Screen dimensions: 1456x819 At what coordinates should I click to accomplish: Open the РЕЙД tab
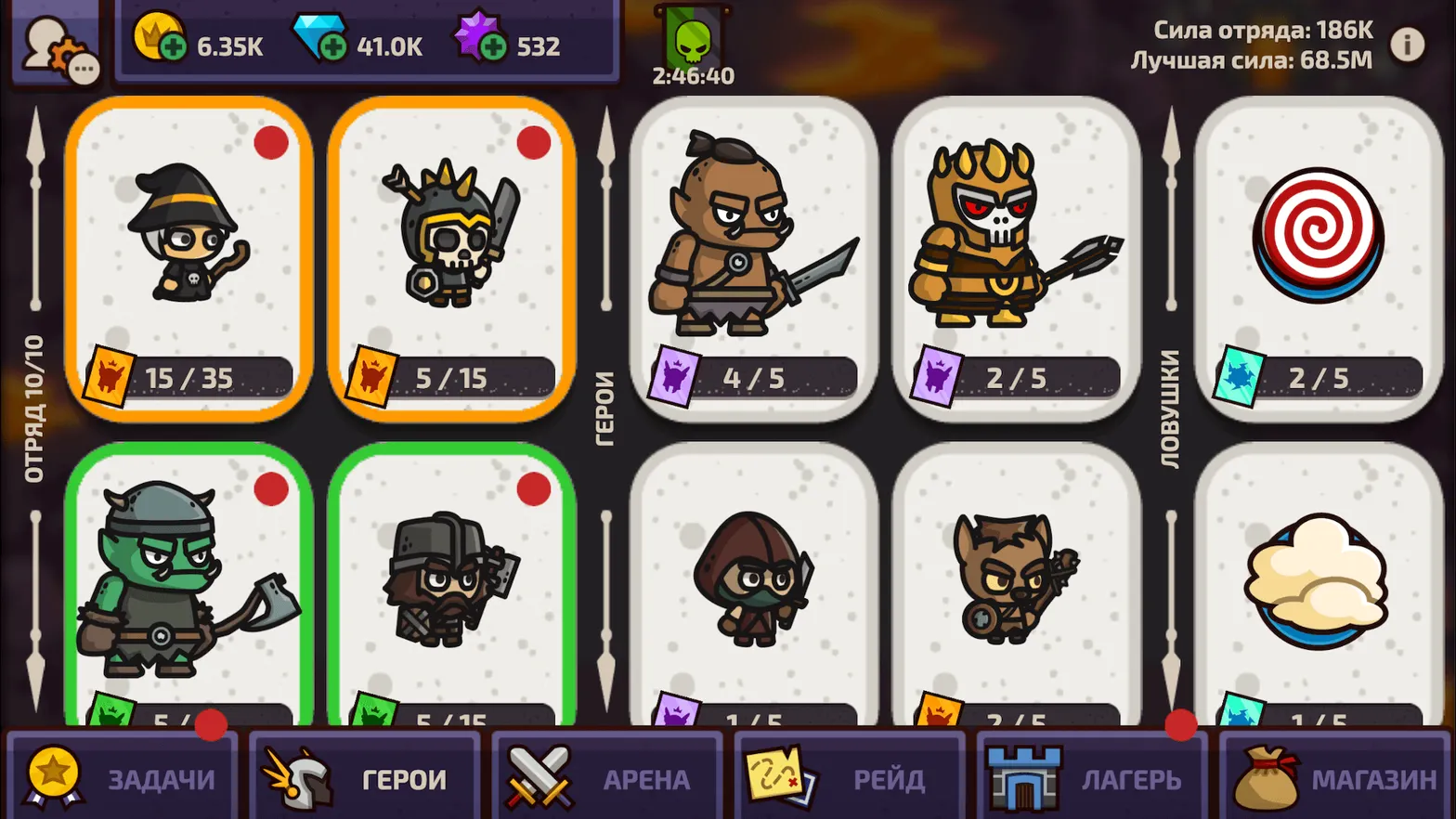850,776
